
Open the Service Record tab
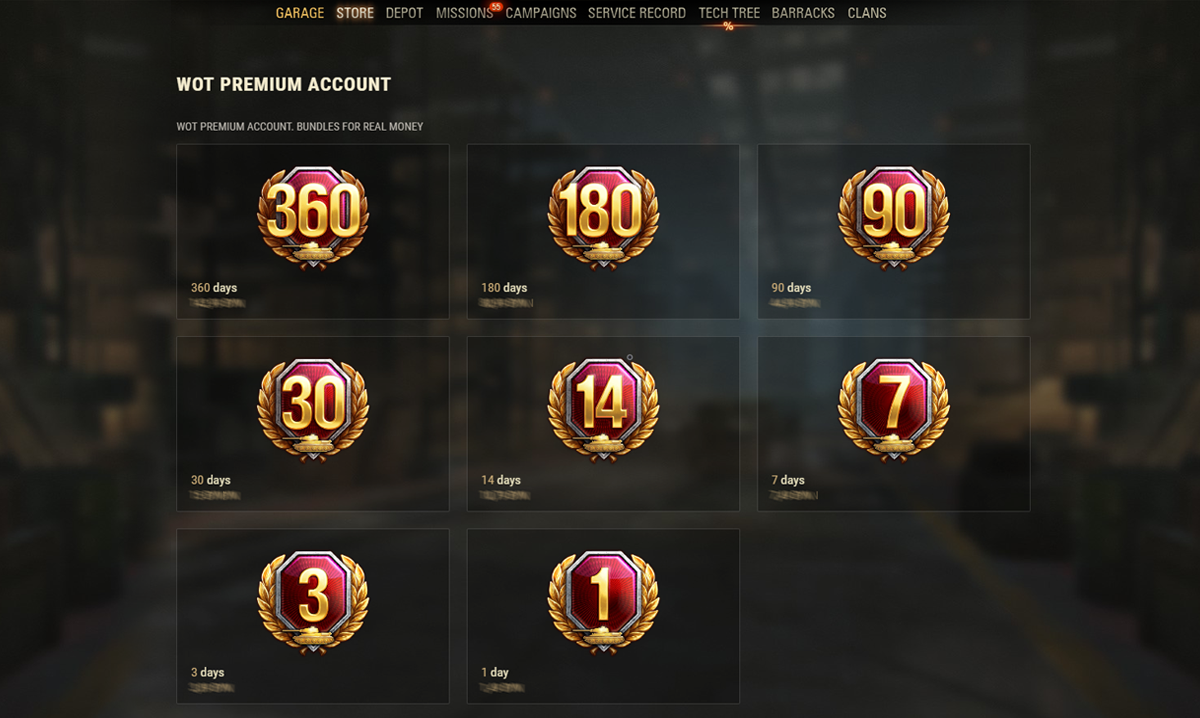coord(637,13)
